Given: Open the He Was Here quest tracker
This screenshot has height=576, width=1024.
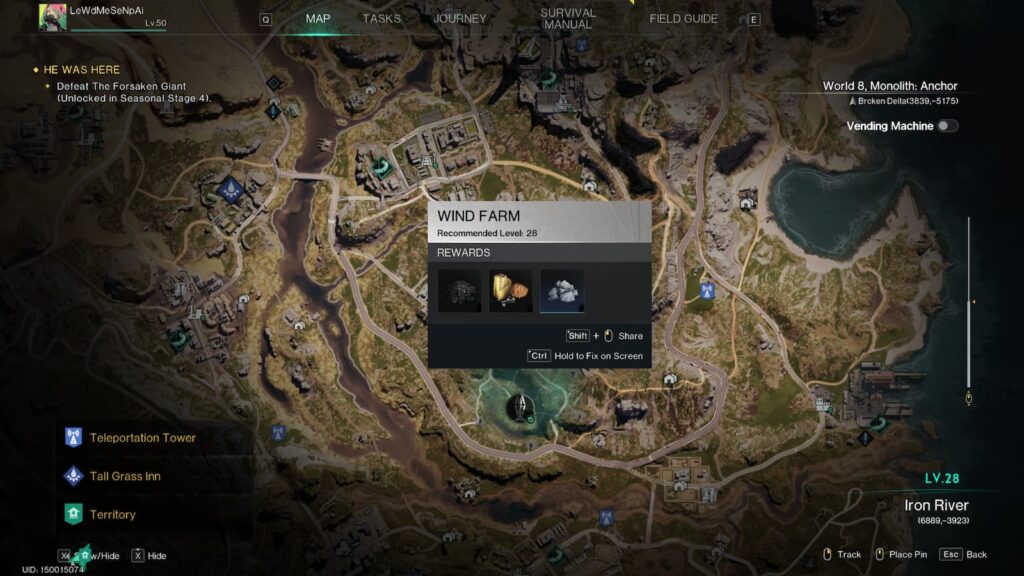Looking at the screenshot, I should click(81, 70).
